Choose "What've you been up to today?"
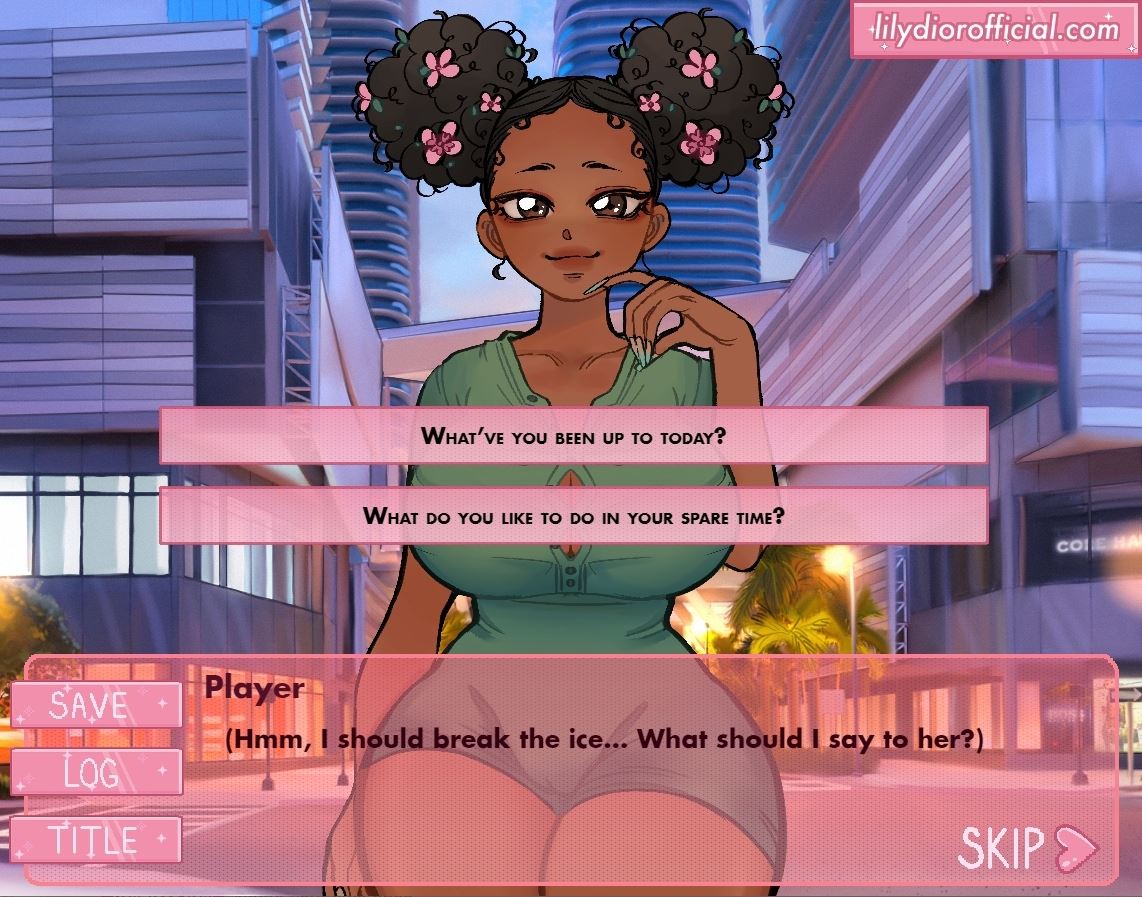This screenshot has width=1142, height=897. 573,436
